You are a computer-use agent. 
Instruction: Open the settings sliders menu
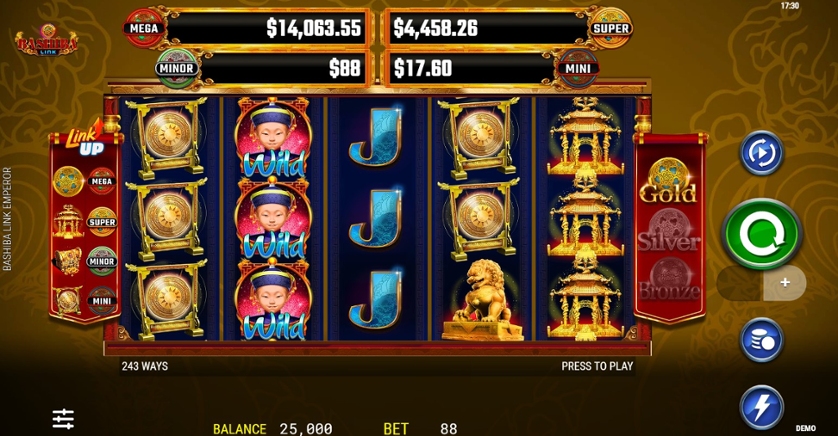coord(63,419)
